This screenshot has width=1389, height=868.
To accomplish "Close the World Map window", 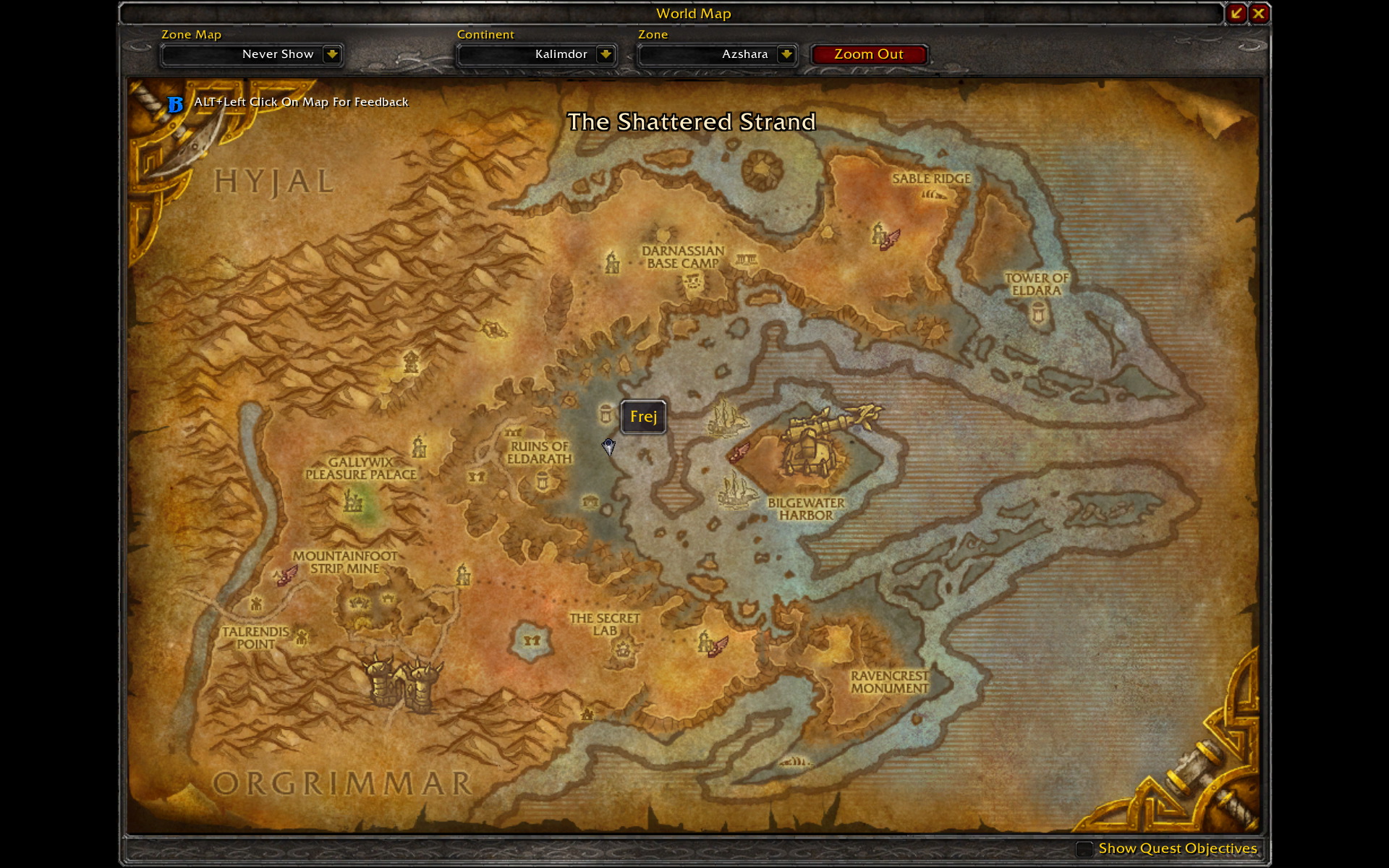I will [x=1259, y=13].
